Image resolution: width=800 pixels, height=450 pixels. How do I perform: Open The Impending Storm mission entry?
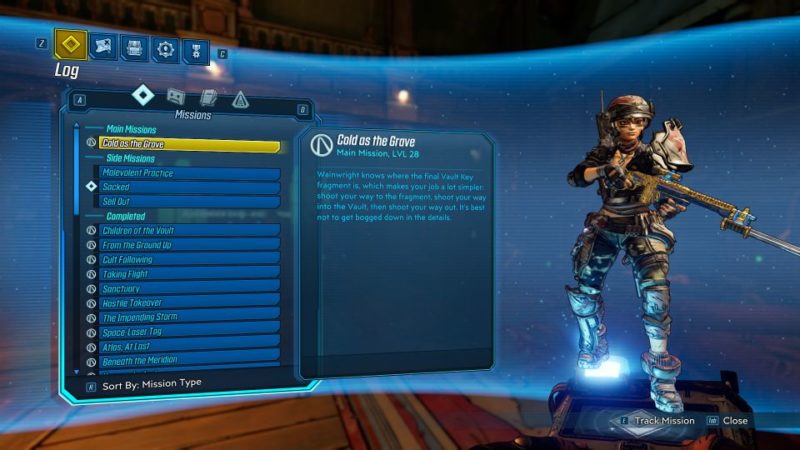tap(190, 317)
